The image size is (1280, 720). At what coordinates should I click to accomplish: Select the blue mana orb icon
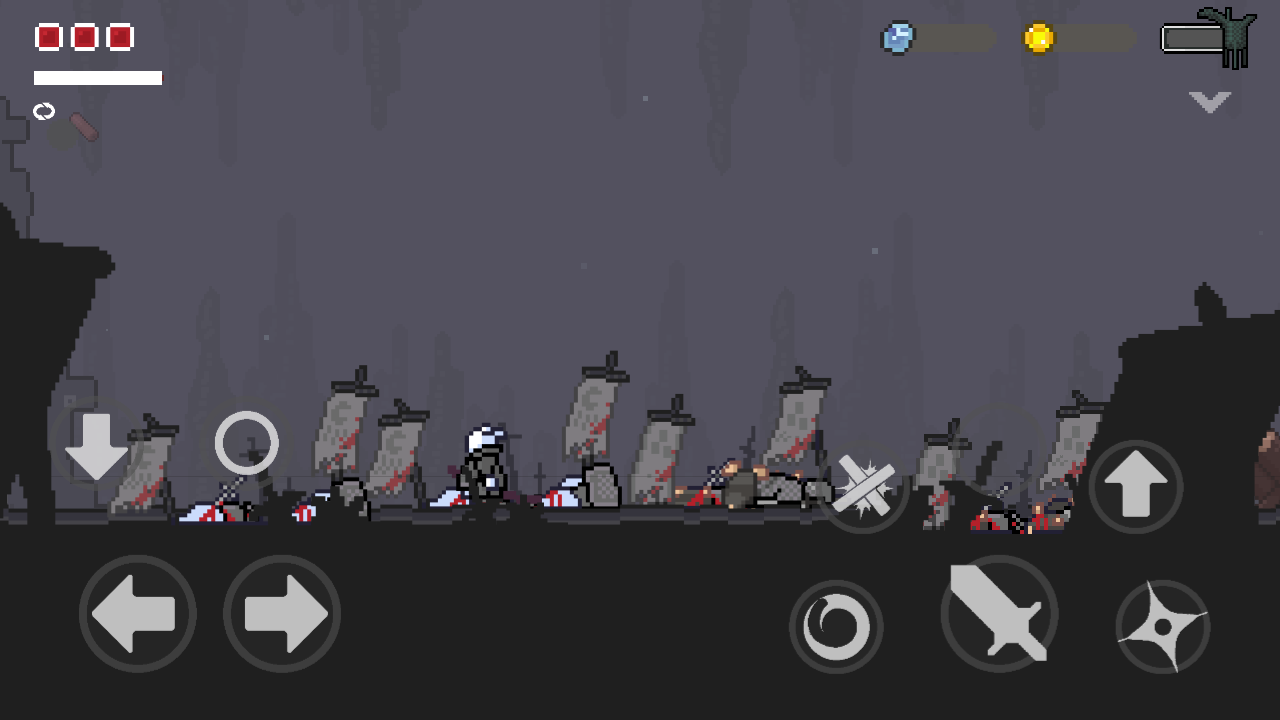tap(897, 37)
